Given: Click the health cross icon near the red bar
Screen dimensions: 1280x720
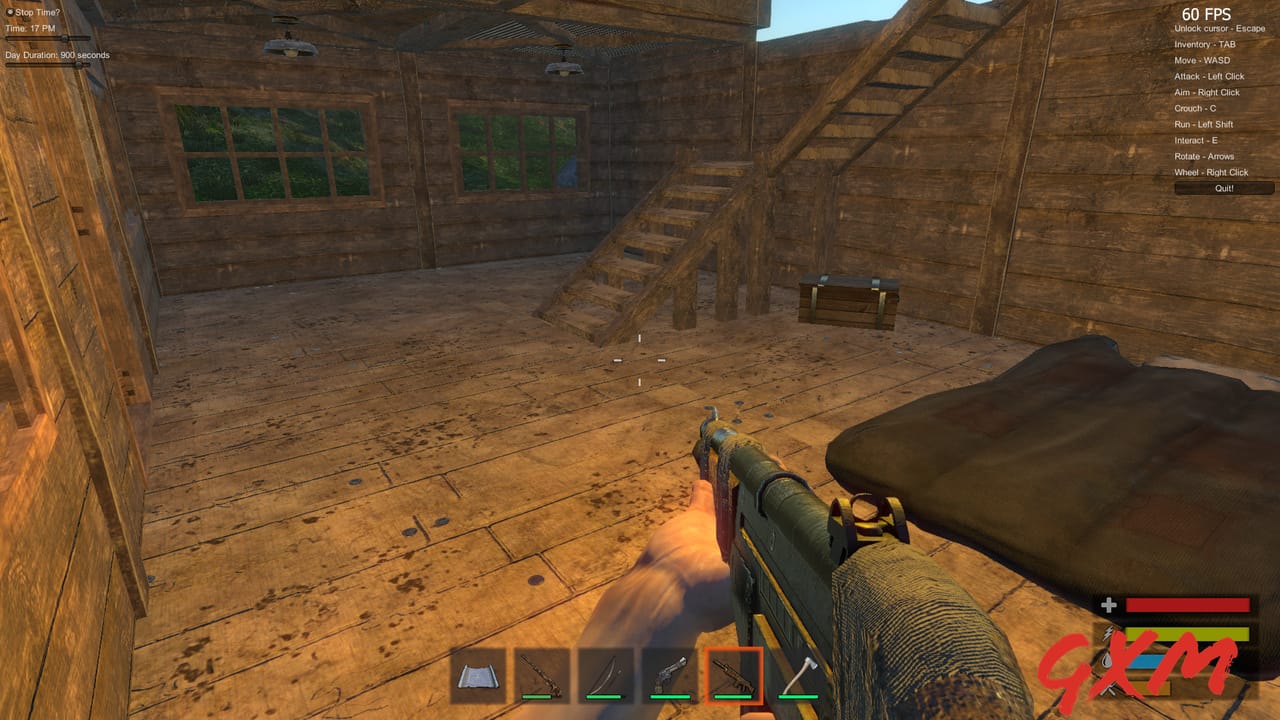Looking at the screenshot, I should coord(1108,604).
